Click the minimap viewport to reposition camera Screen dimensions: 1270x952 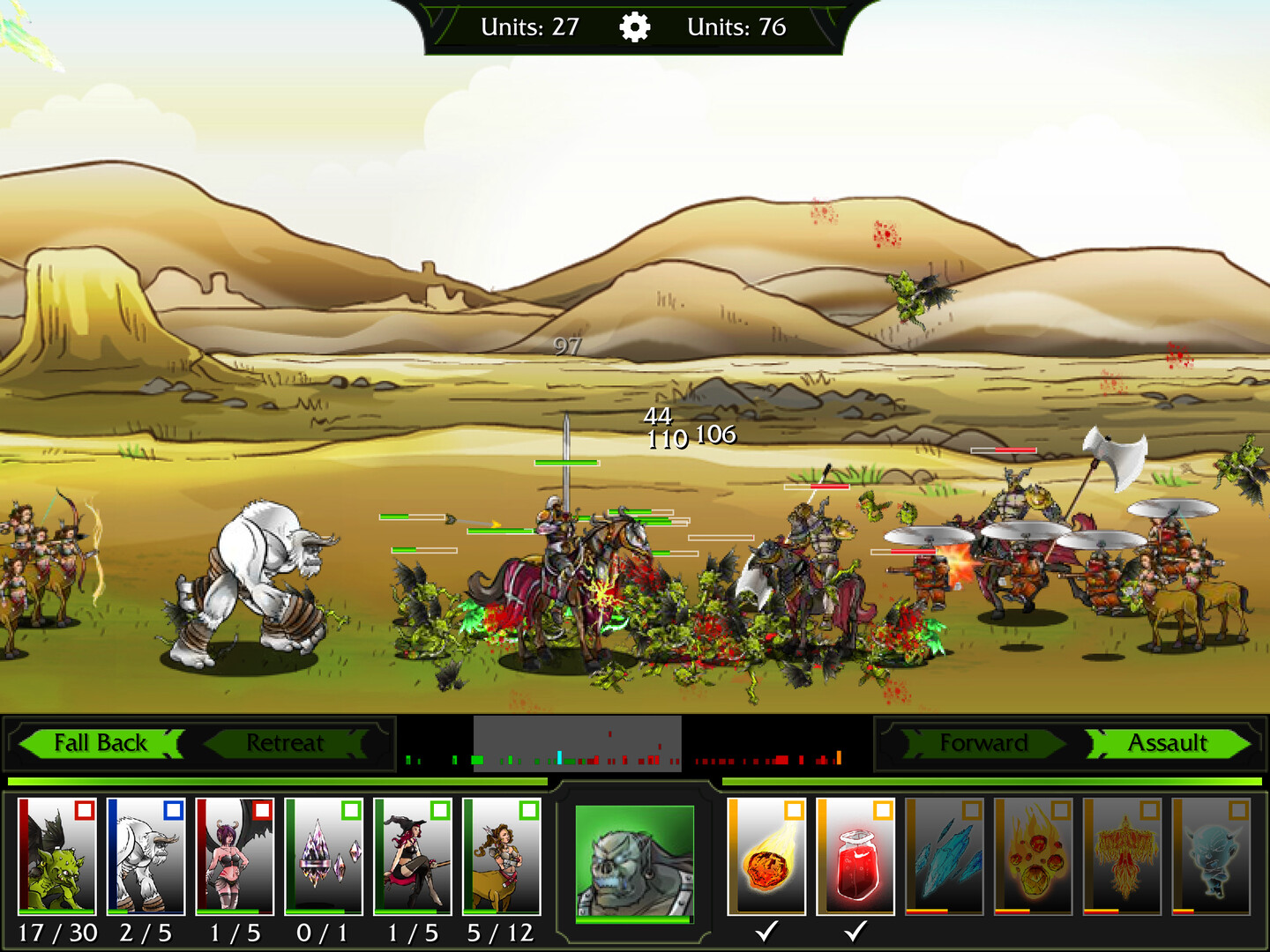click(x=578, y=744)
